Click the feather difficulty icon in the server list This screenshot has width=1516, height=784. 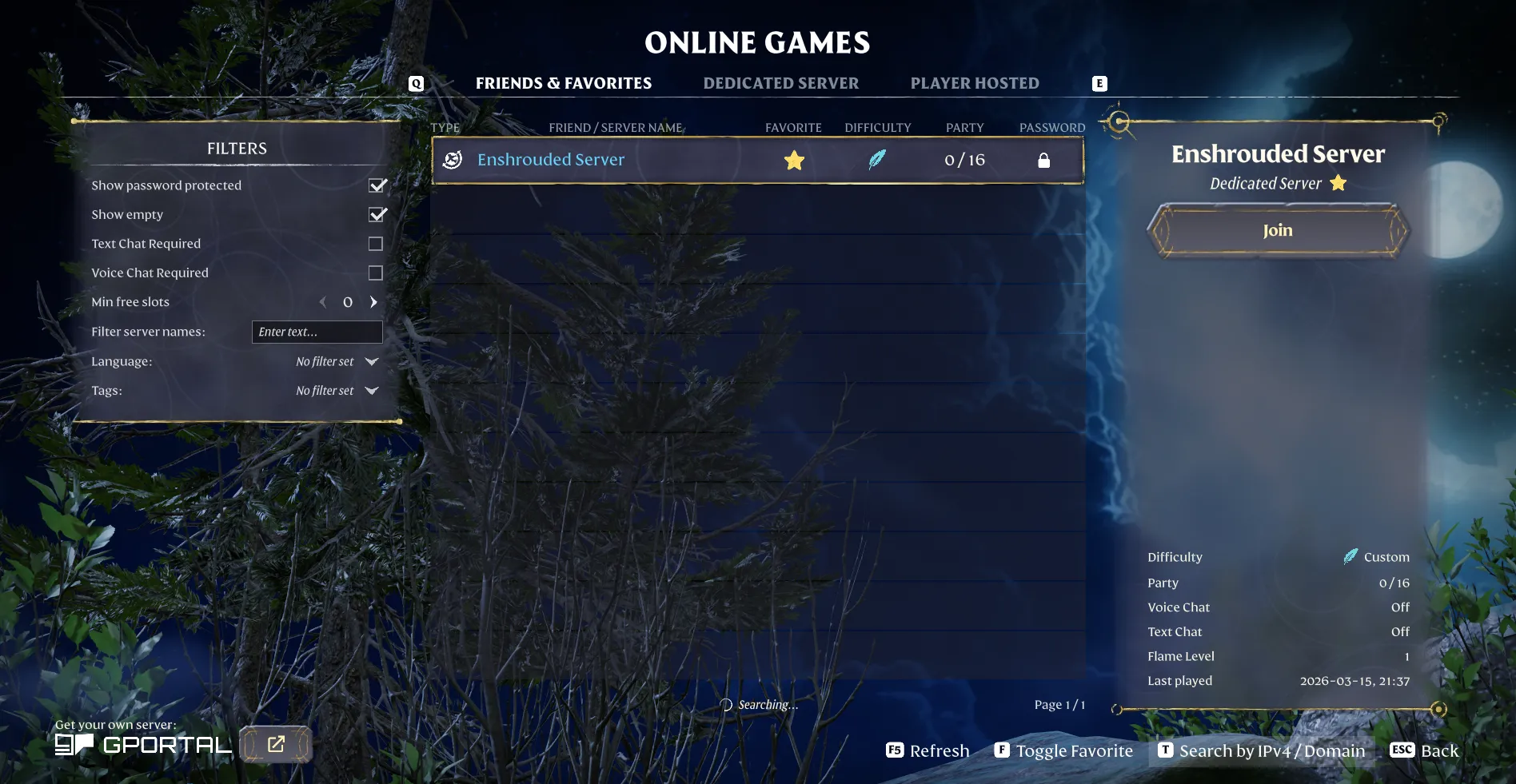(877, 159)
